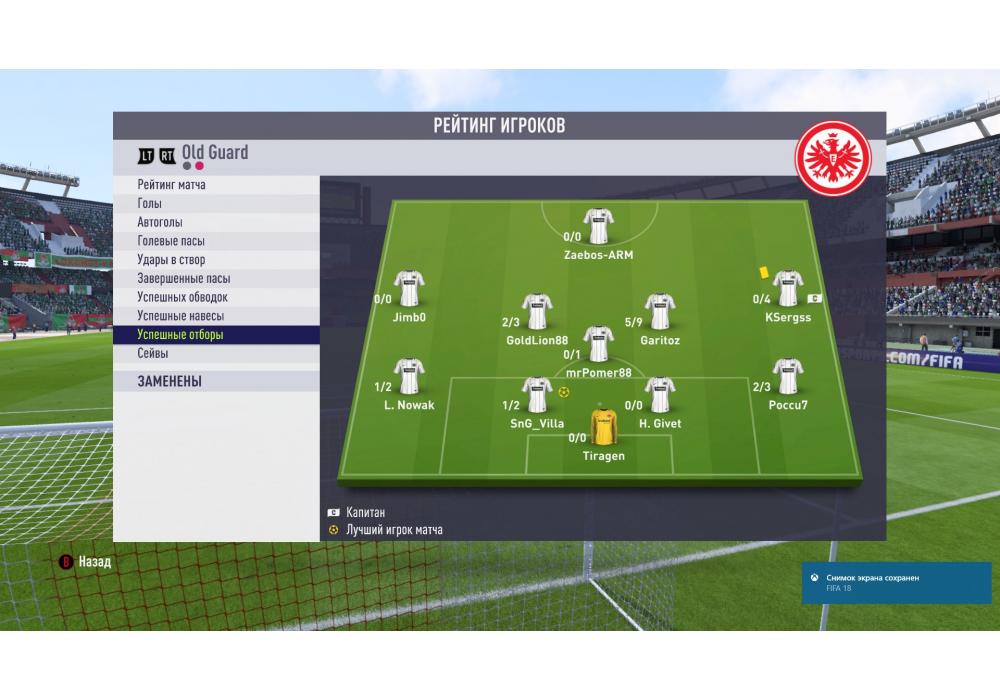The image size is (1000, 700).
Task: Choose the Успешных обводок entry
Action: coord(182,297)
